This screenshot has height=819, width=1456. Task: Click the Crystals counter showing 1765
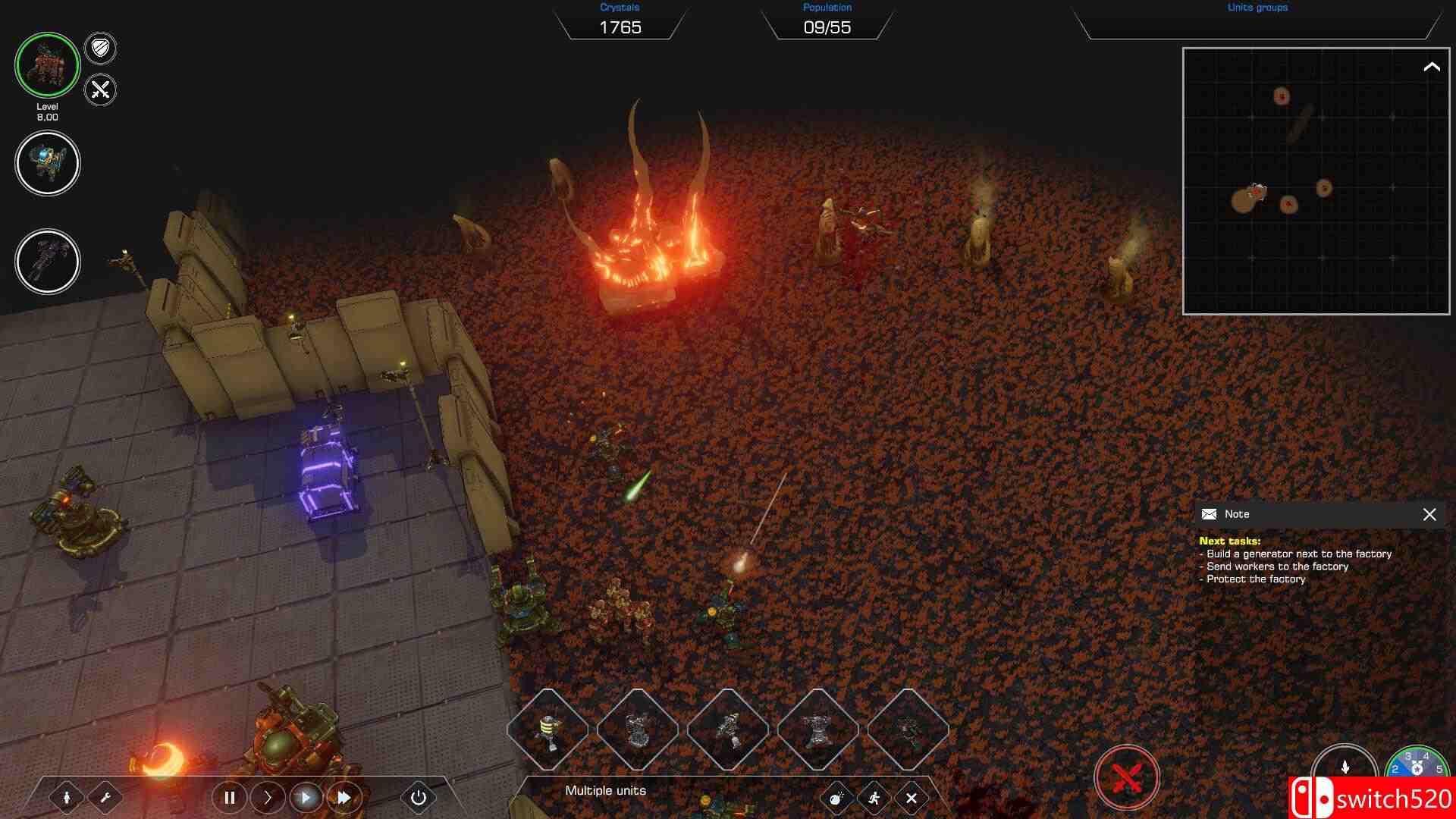pos(620,27)
